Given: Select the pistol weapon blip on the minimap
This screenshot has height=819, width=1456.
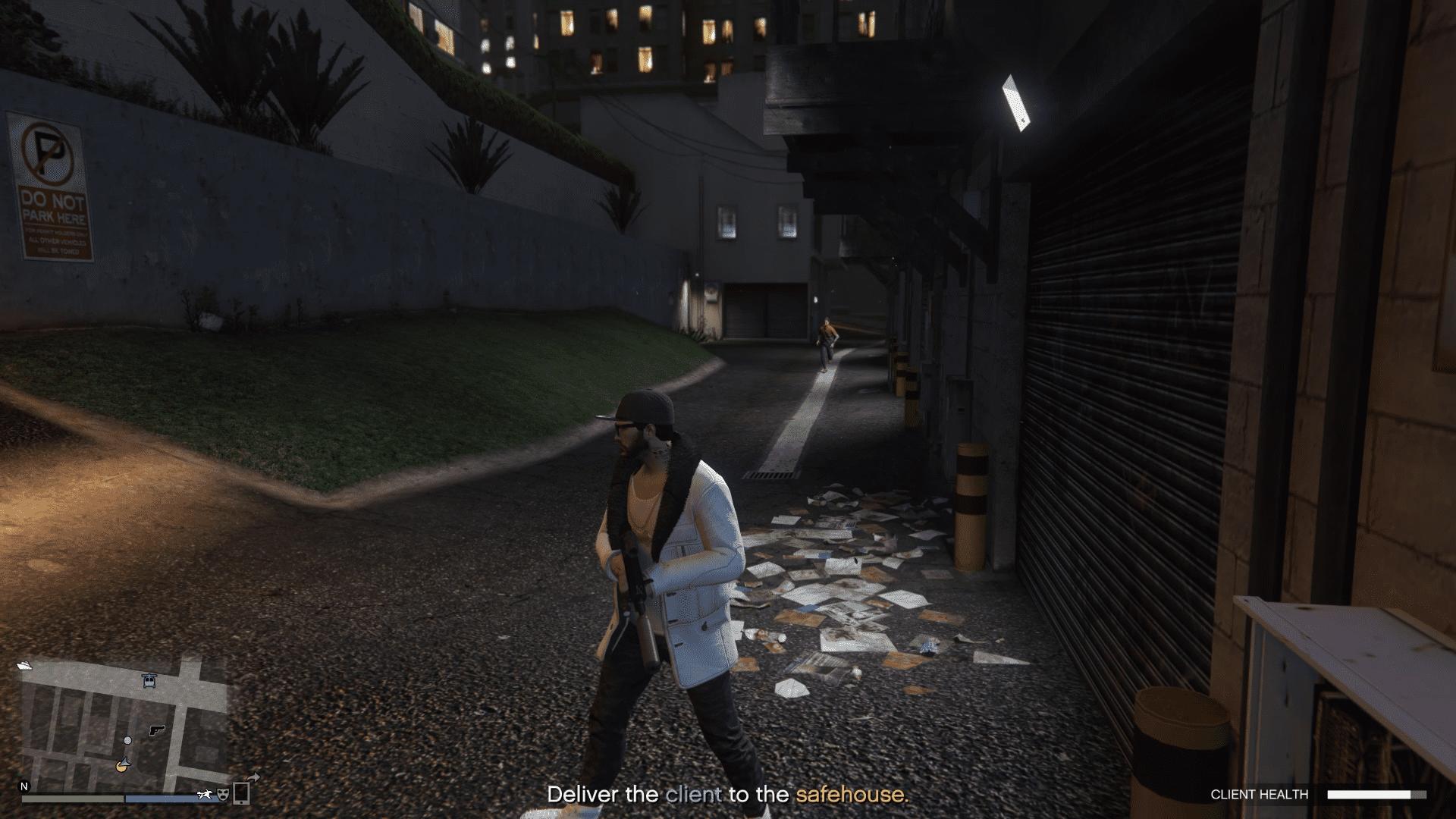Looking at the screenshot, I should (x=156, y=731).
